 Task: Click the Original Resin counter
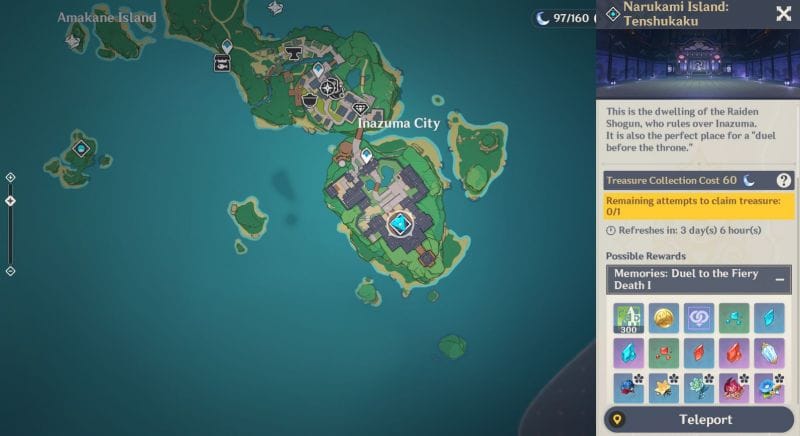[x=564, y=18]
